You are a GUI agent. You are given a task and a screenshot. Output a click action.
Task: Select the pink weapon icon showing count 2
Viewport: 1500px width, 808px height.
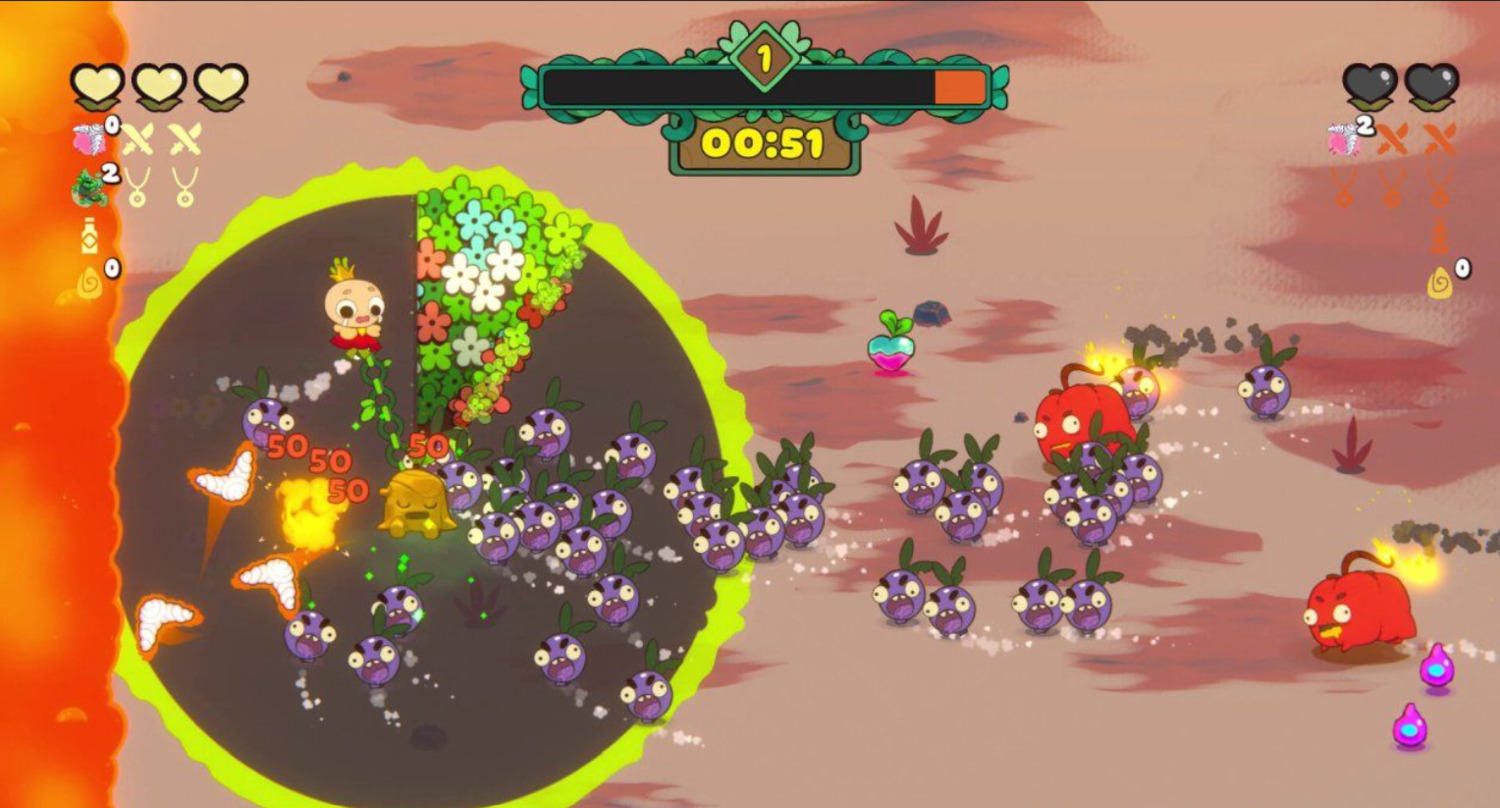1345,139
